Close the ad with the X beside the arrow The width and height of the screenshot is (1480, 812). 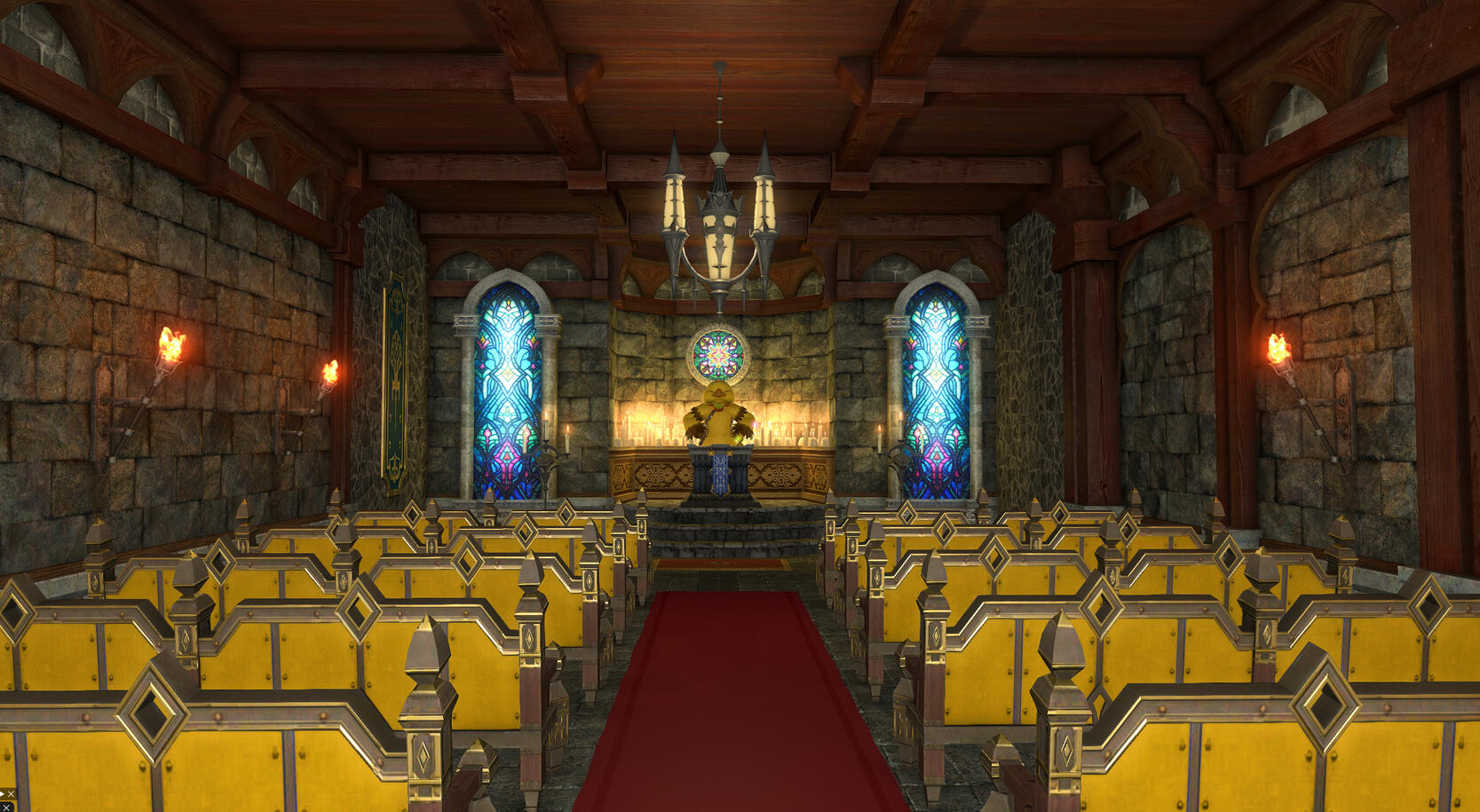[x=12, y=794]
